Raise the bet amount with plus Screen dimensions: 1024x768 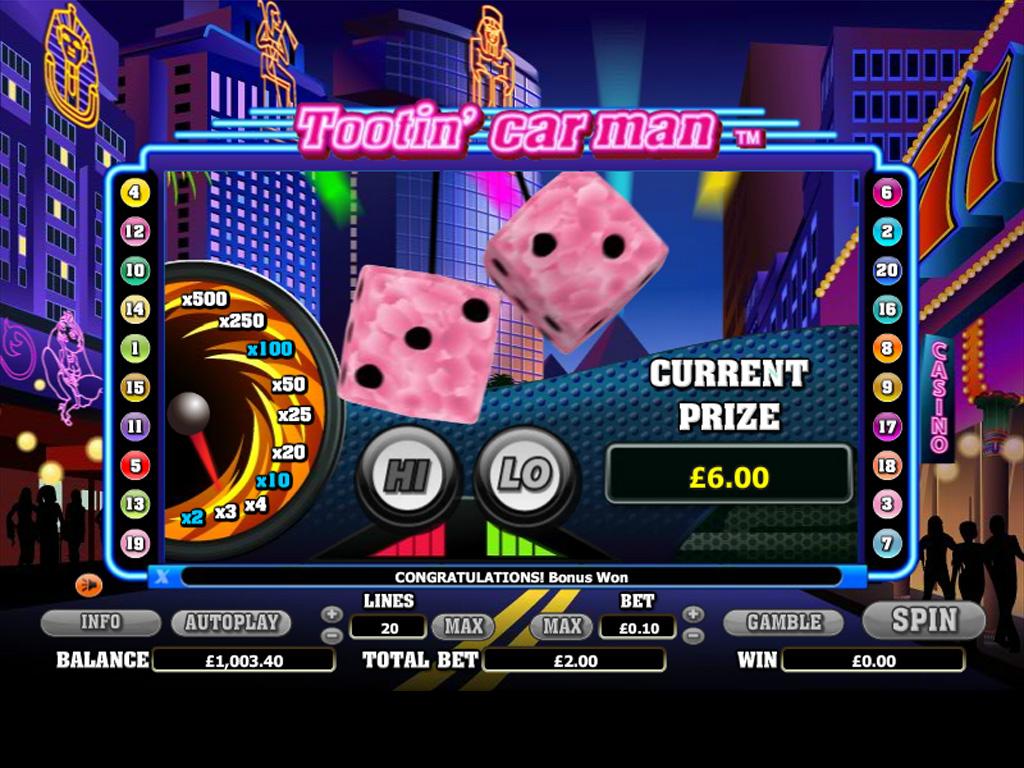click(693, 614)
